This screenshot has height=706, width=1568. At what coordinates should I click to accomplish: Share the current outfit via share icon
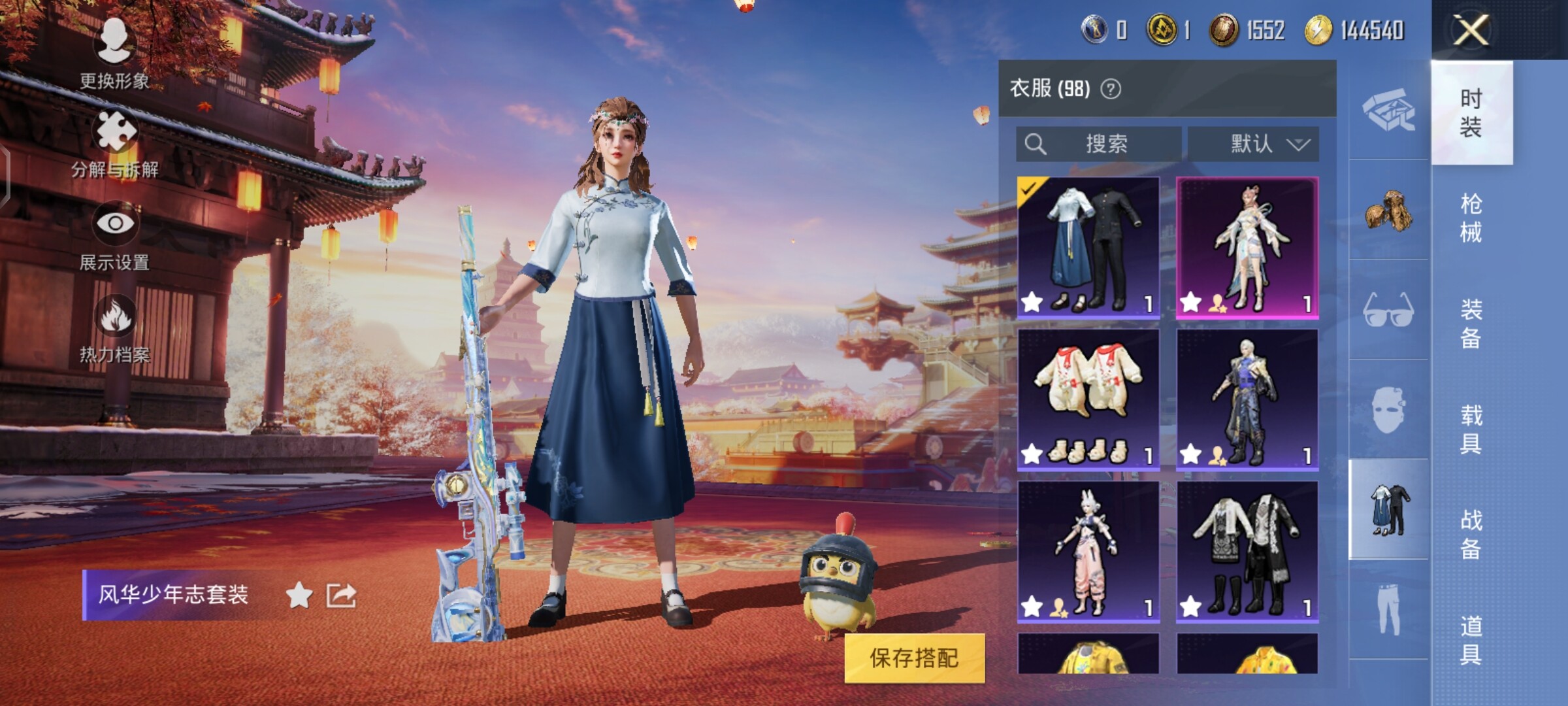point(341,595)
